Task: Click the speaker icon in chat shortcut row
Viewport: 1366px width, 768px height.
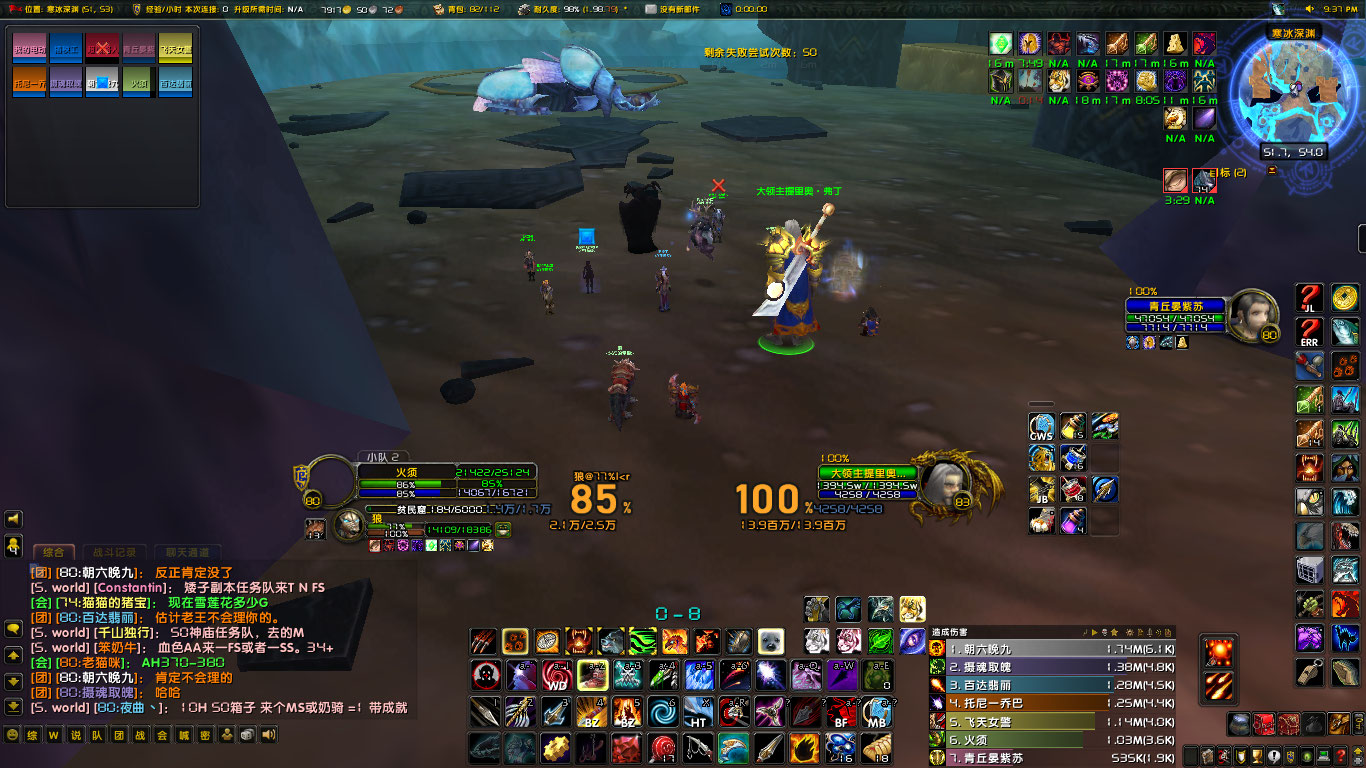Action: click(268, 735)
